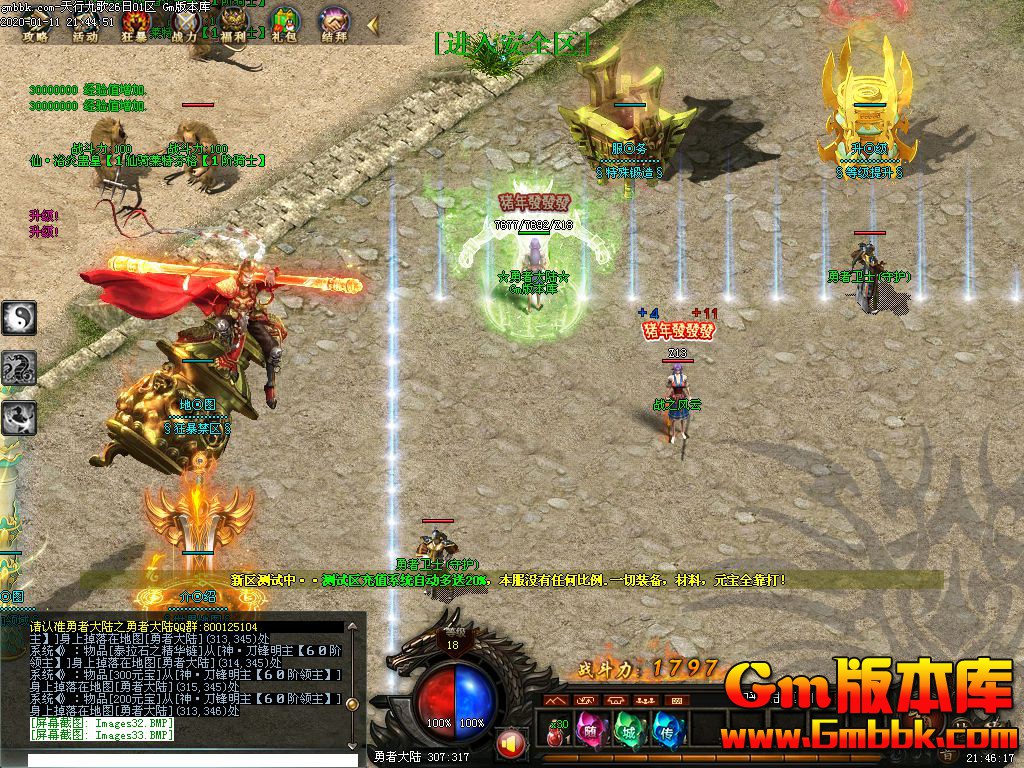Image resolution: width=1024 pixels, height=768 pixels.
Task: Open the 活动 events menu
Action: [x=85, y=24]
